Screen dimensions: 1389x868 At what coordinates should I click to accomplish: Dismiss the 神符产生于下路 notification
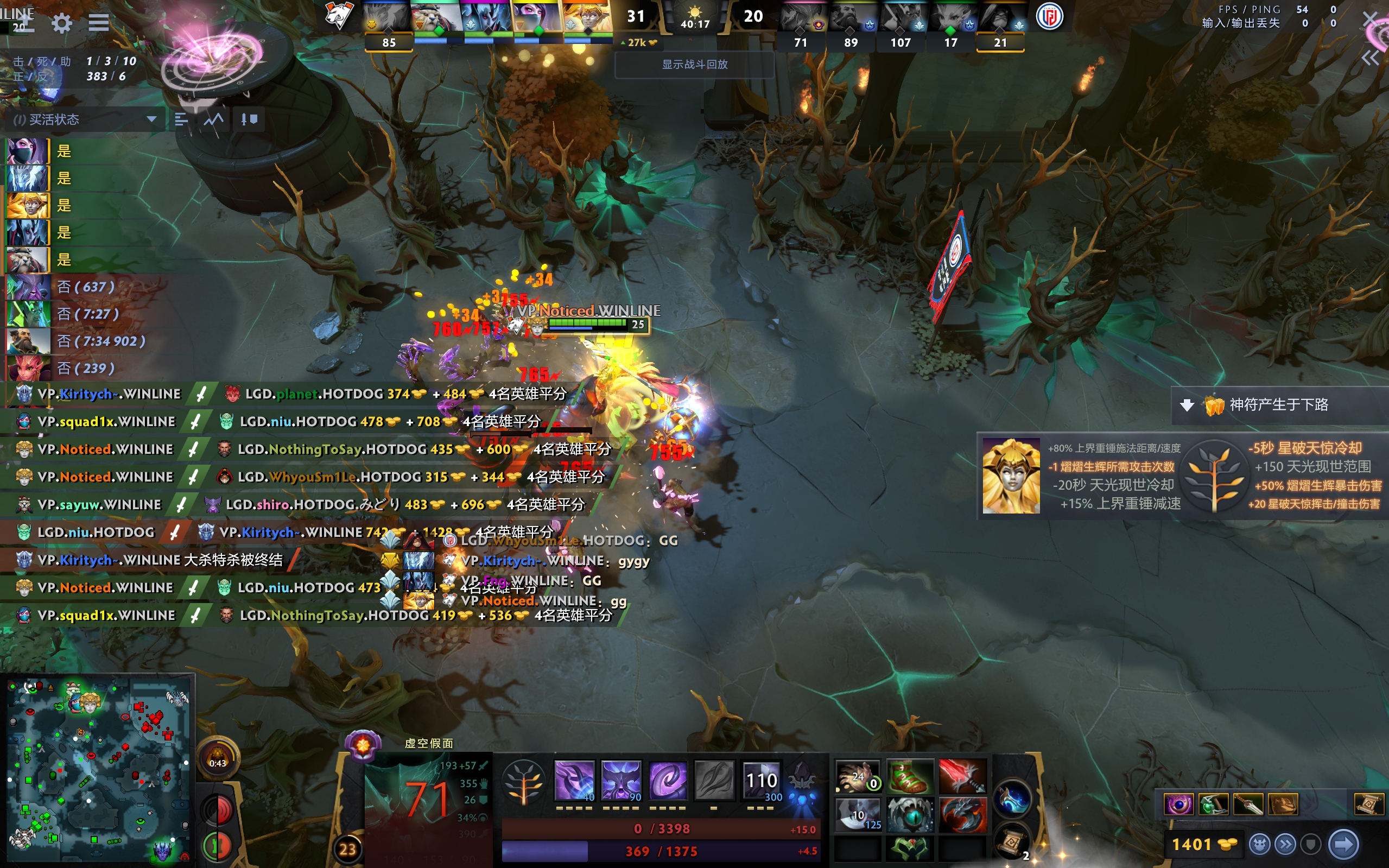(1187, 406)
